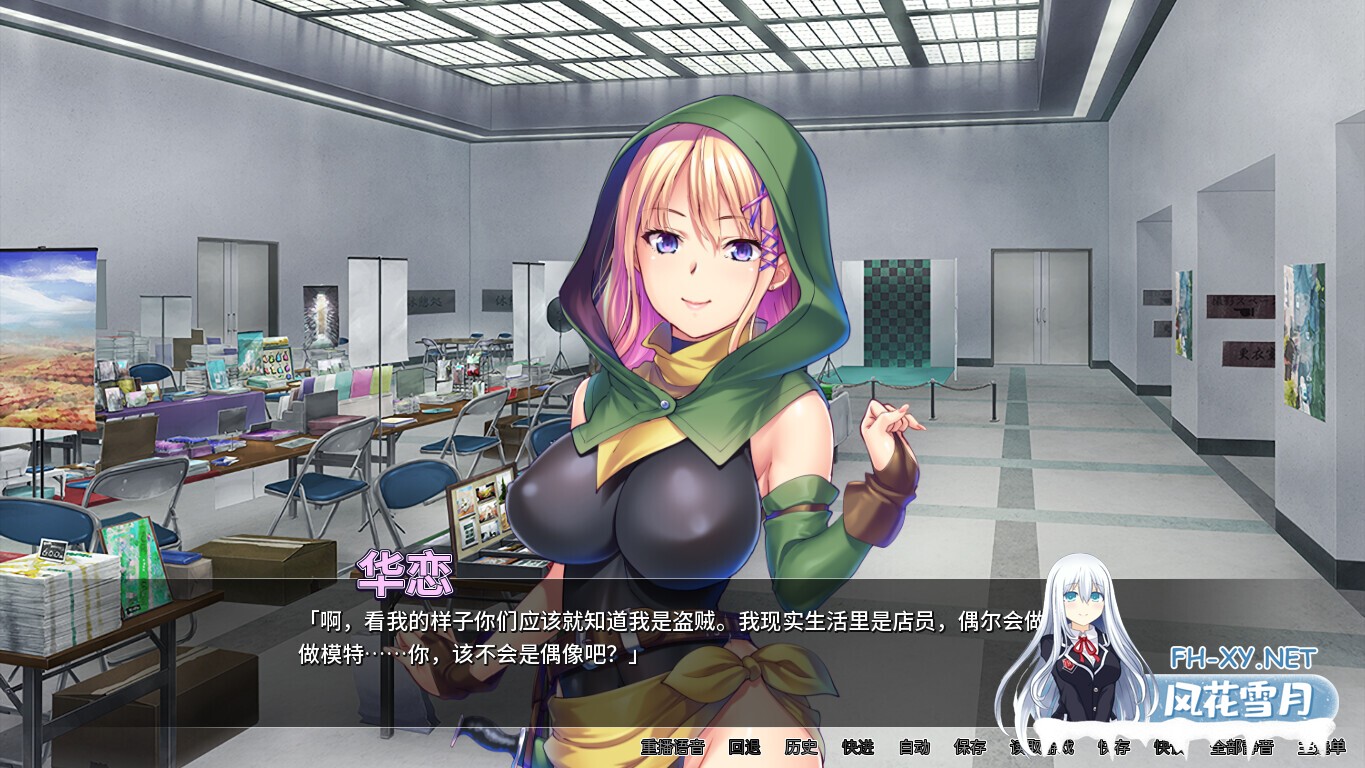
Task: Select the 华恋 name label
Action: [x=404, y=569]
